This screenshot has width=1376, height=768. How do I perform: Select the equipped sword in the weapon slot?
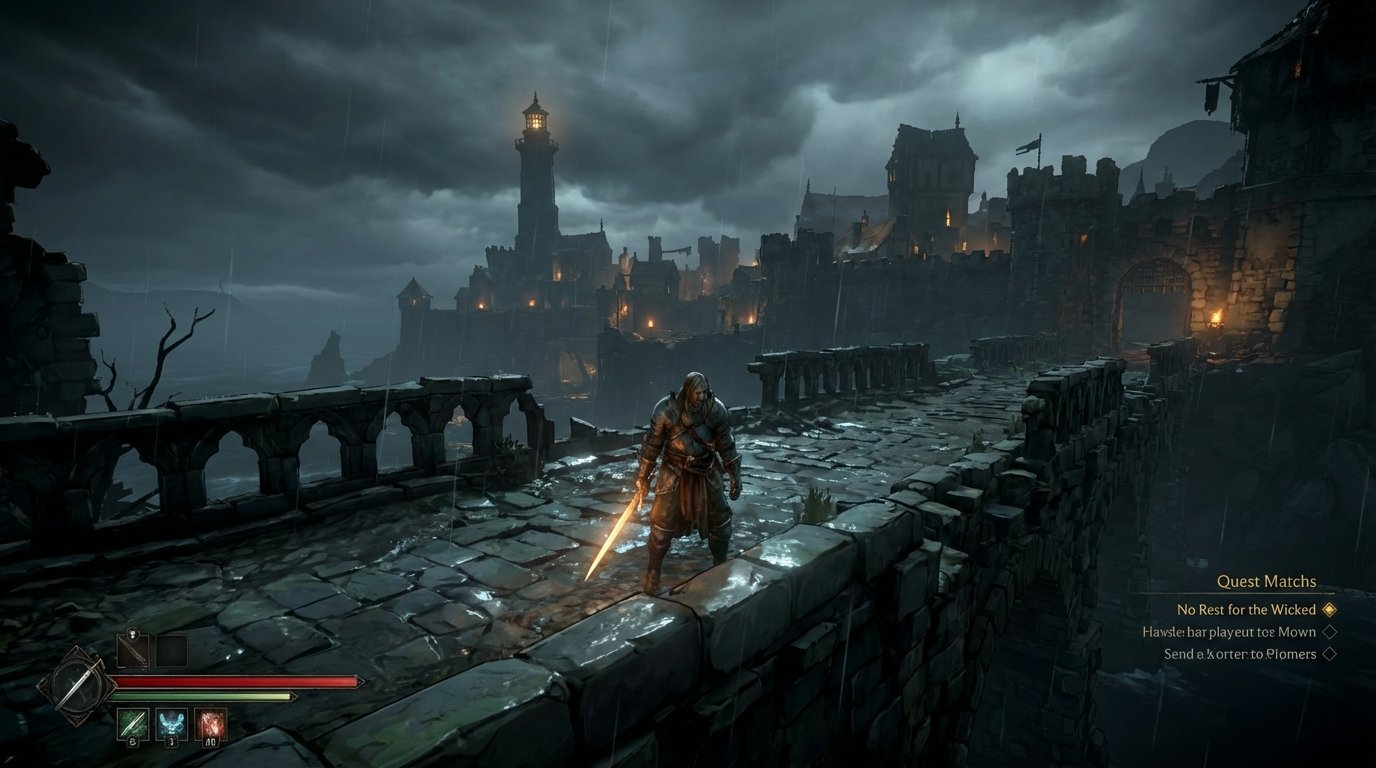[131, 649]
